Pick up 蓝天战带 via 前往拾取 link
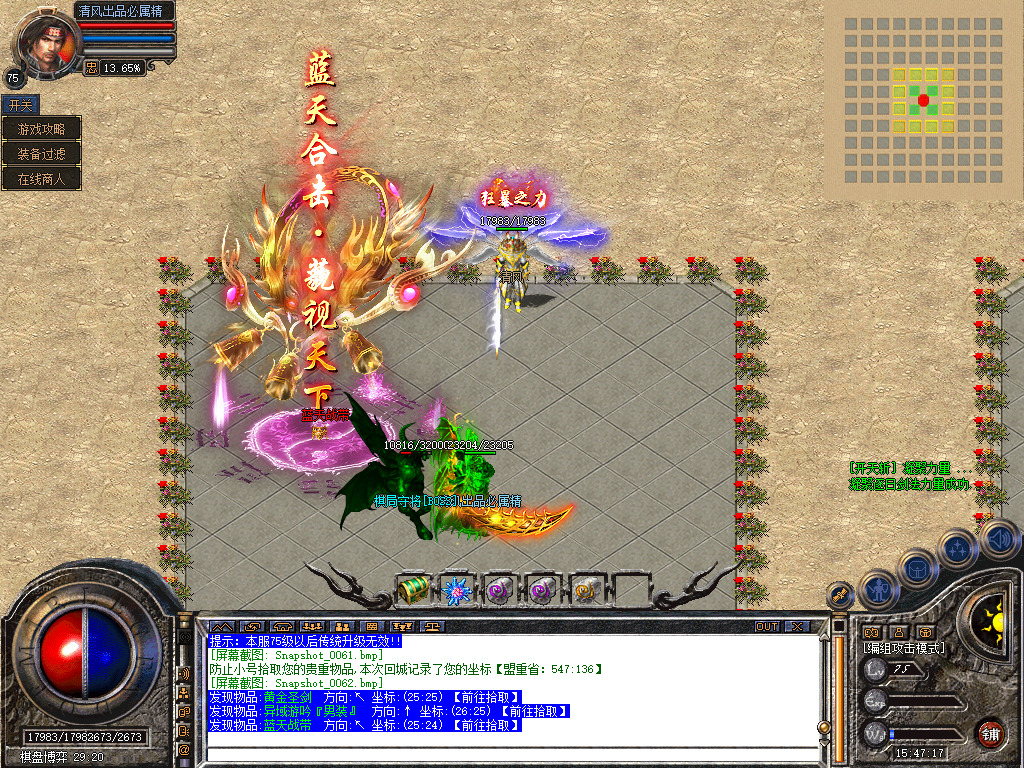The width and height of the screenshot is (1024, 768). tap(485, 725)
